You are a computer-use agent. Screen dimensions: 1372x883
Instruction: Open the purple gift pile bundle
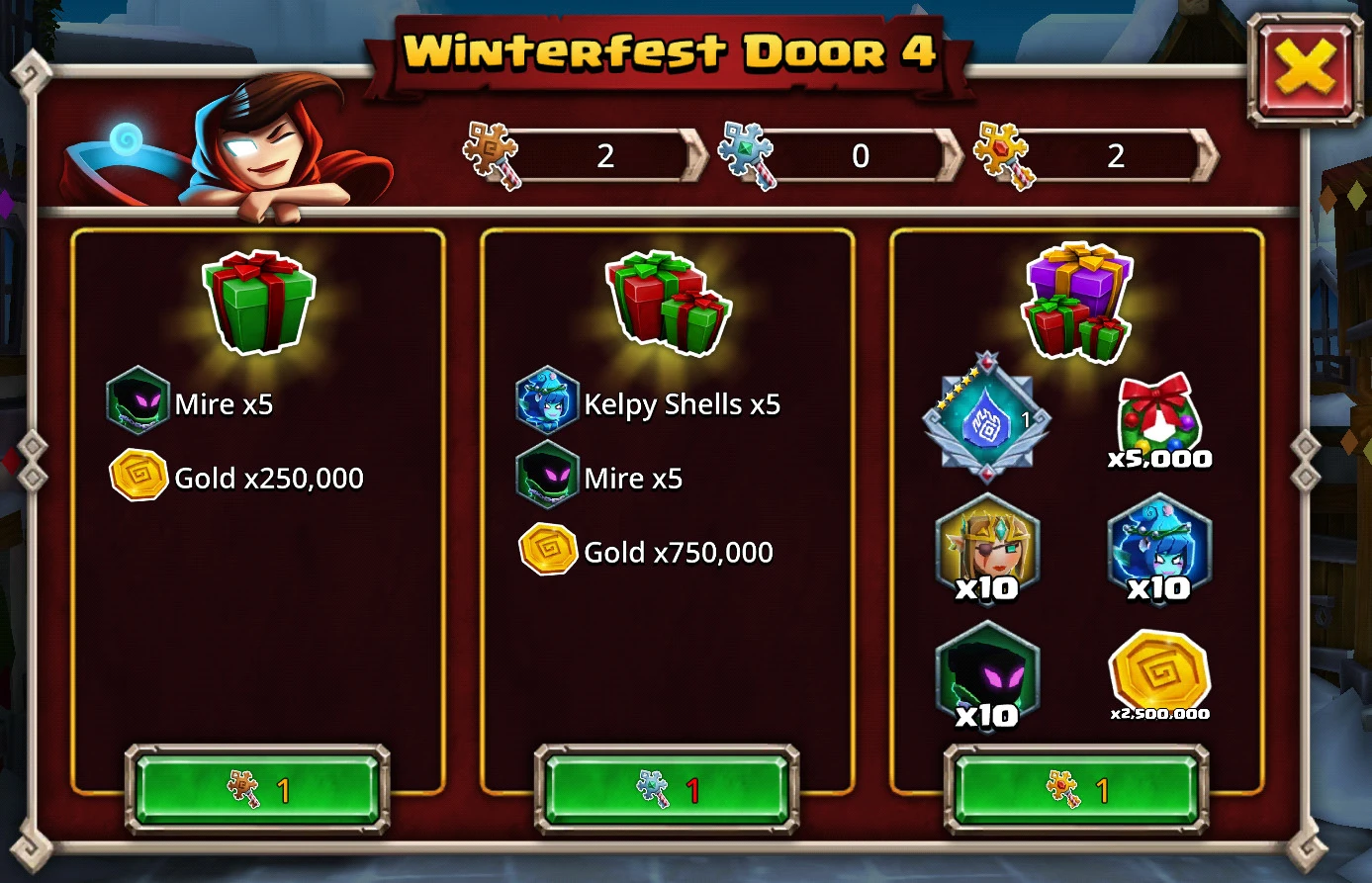[x=1075, y=302]
